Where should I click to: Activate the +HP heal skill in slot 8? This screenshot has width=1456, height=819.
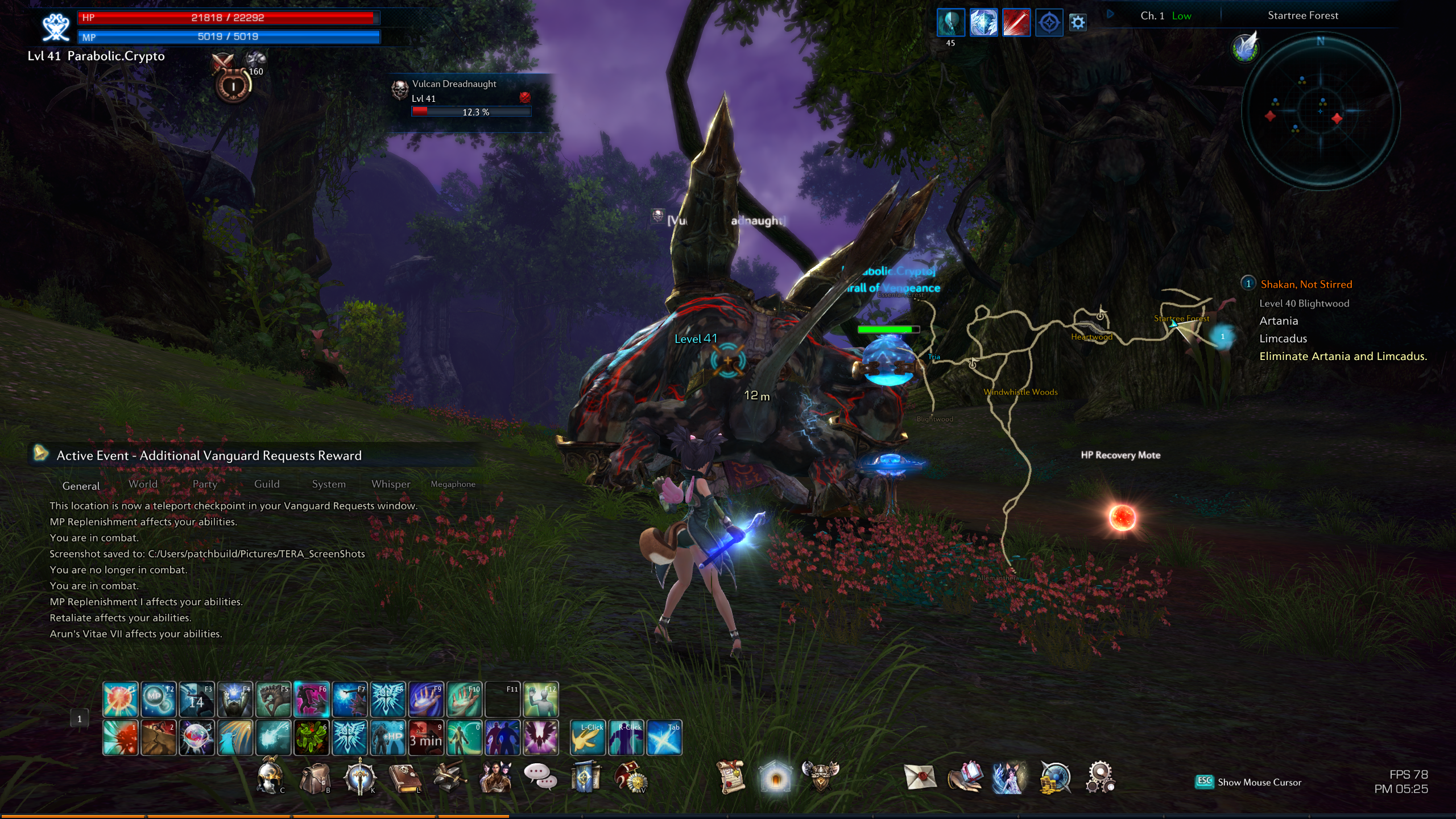coord(387,738)
